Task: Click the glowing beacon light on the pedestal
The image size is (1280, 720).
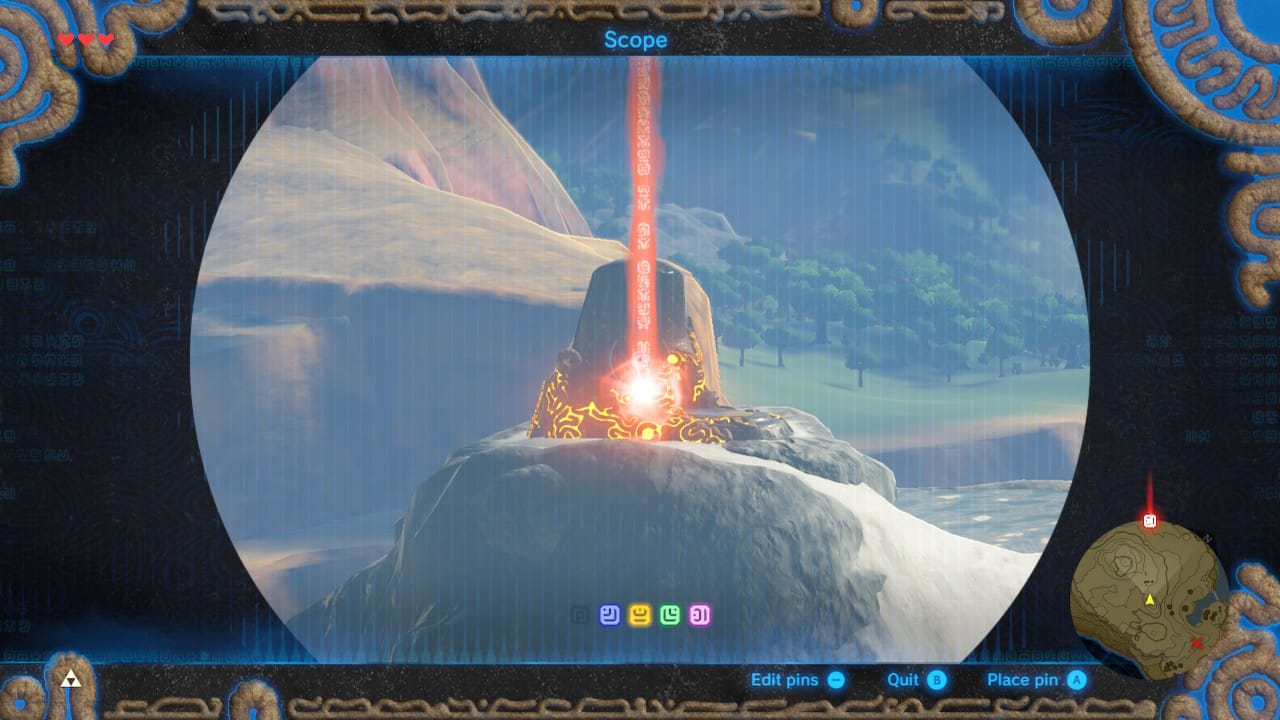Action: (643, 391)
